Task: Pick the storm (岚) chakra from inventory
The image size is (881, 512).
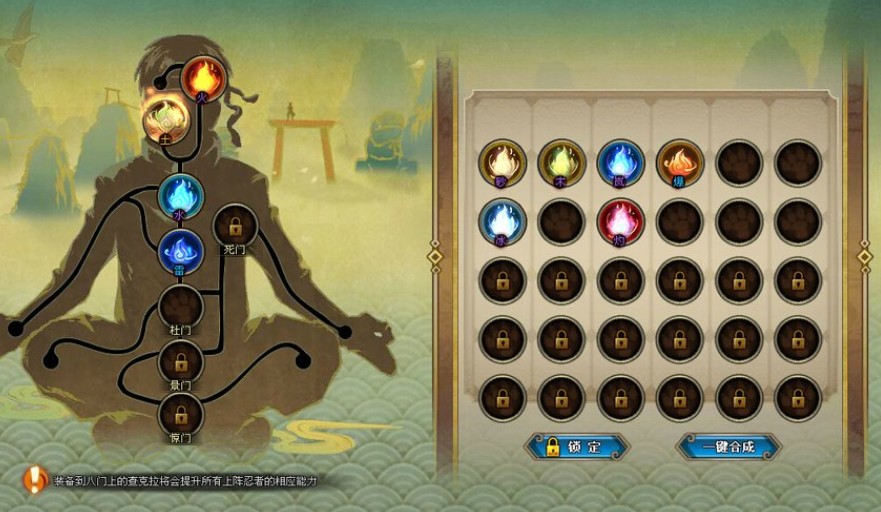Action: coord(621,163)
